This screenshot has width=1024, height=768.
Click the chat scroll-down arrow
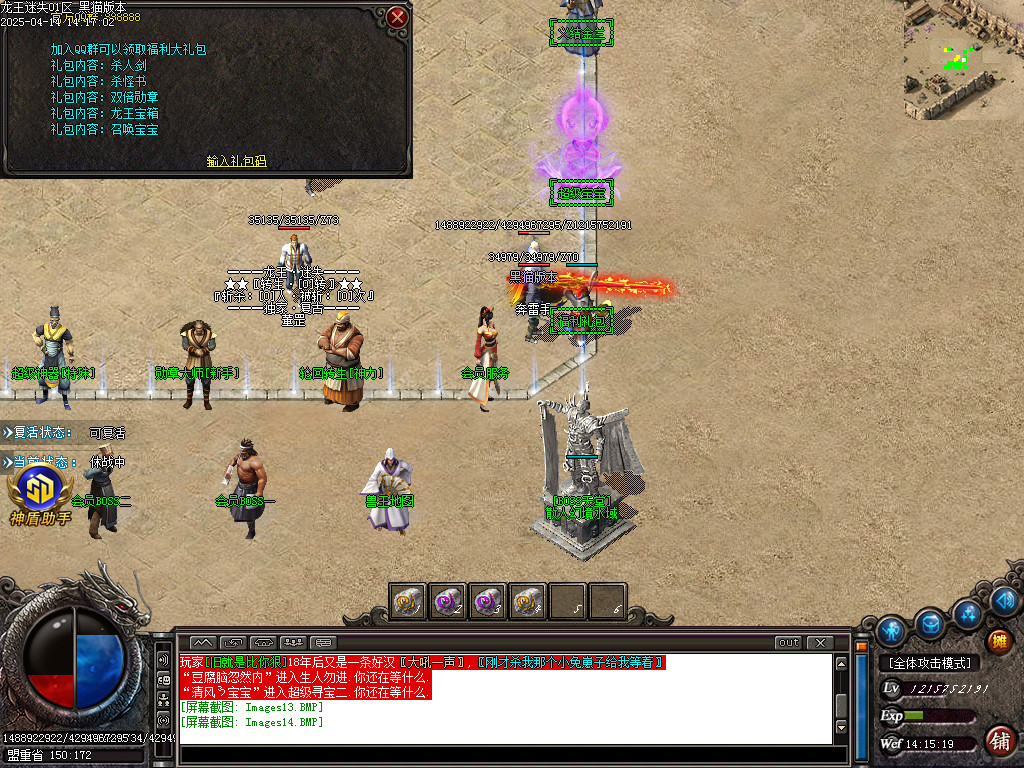coord(842,727)
